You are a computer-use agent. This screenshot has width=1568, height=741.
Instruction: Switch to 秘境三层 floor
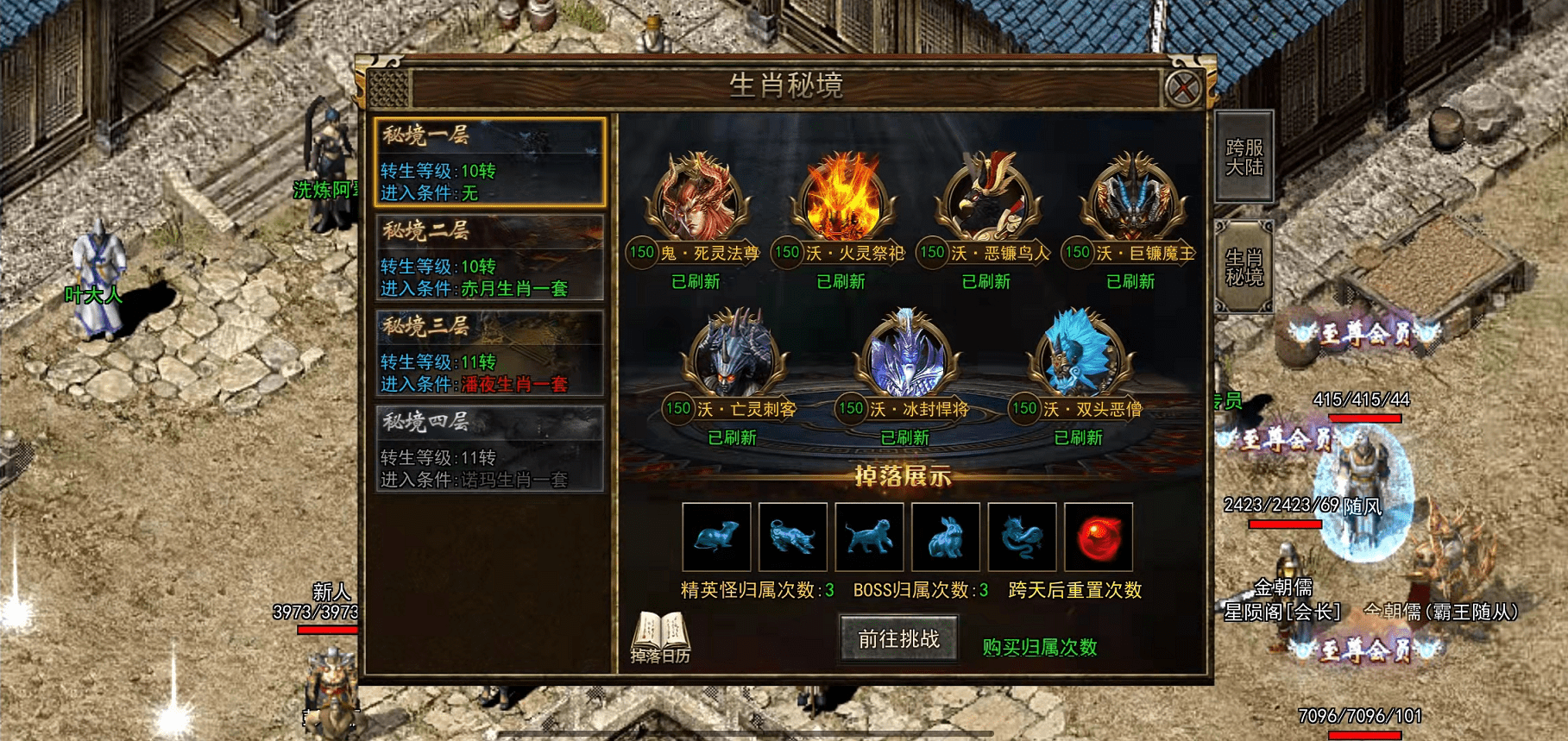(x=489, y=354)
